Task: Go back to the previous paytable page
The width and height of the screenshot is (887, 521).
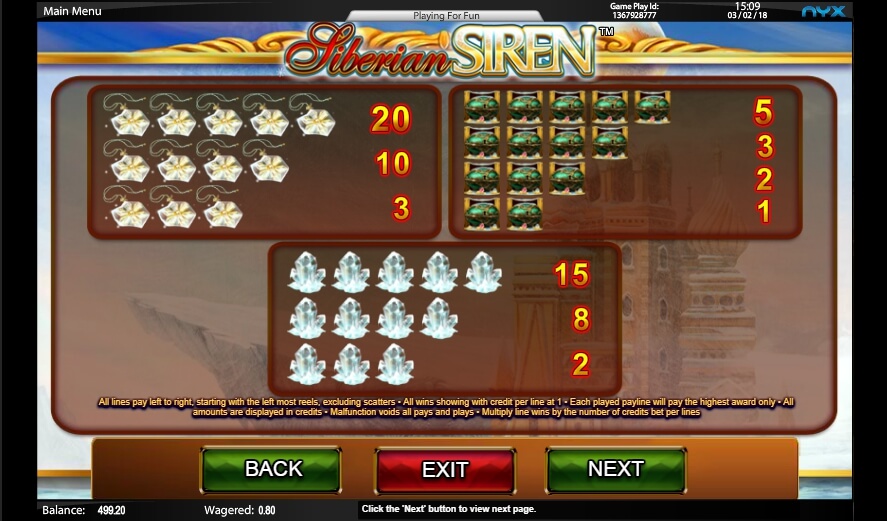Action: (x=271, y=469)
